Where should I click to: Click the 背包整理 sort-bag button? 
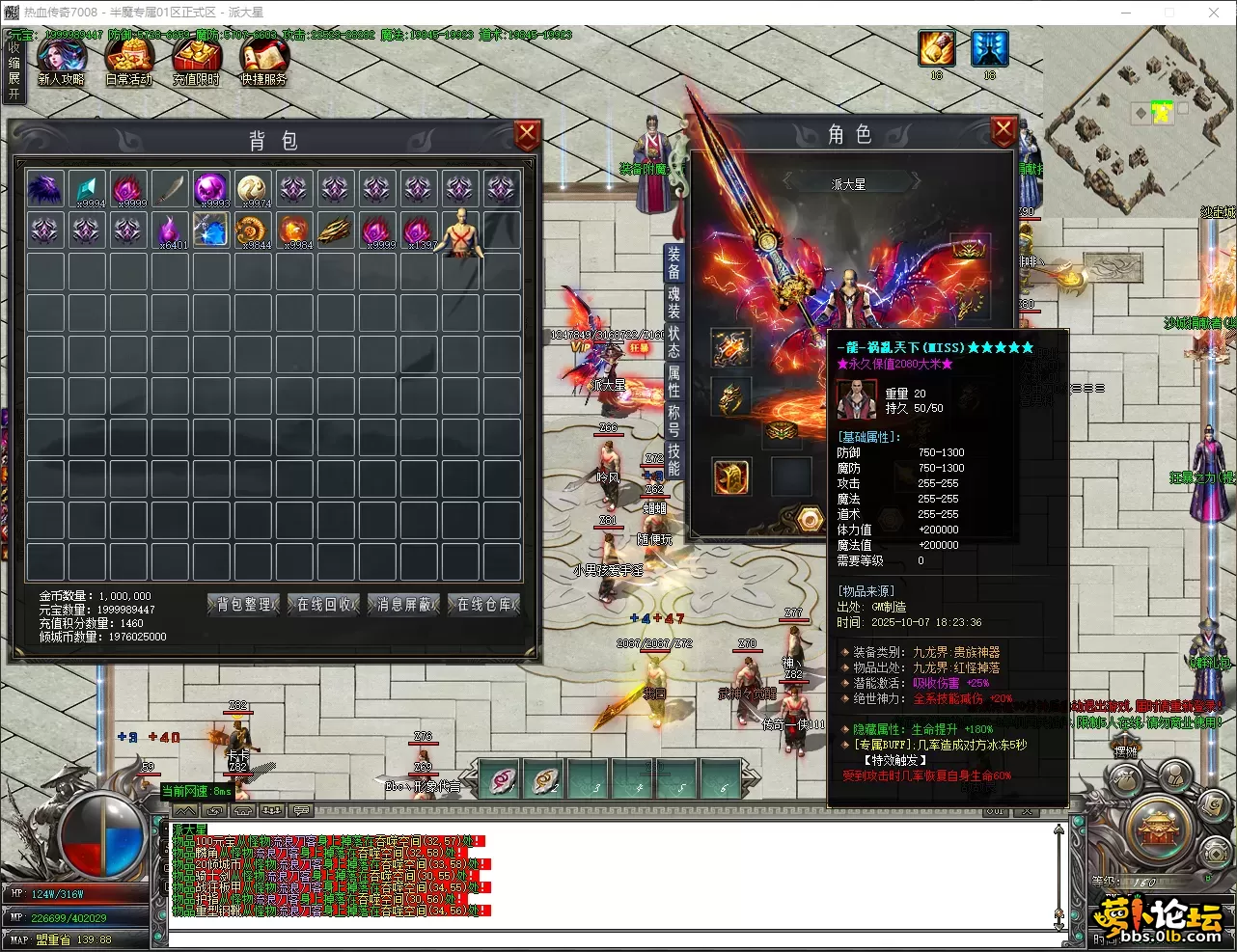click(243, 605)
